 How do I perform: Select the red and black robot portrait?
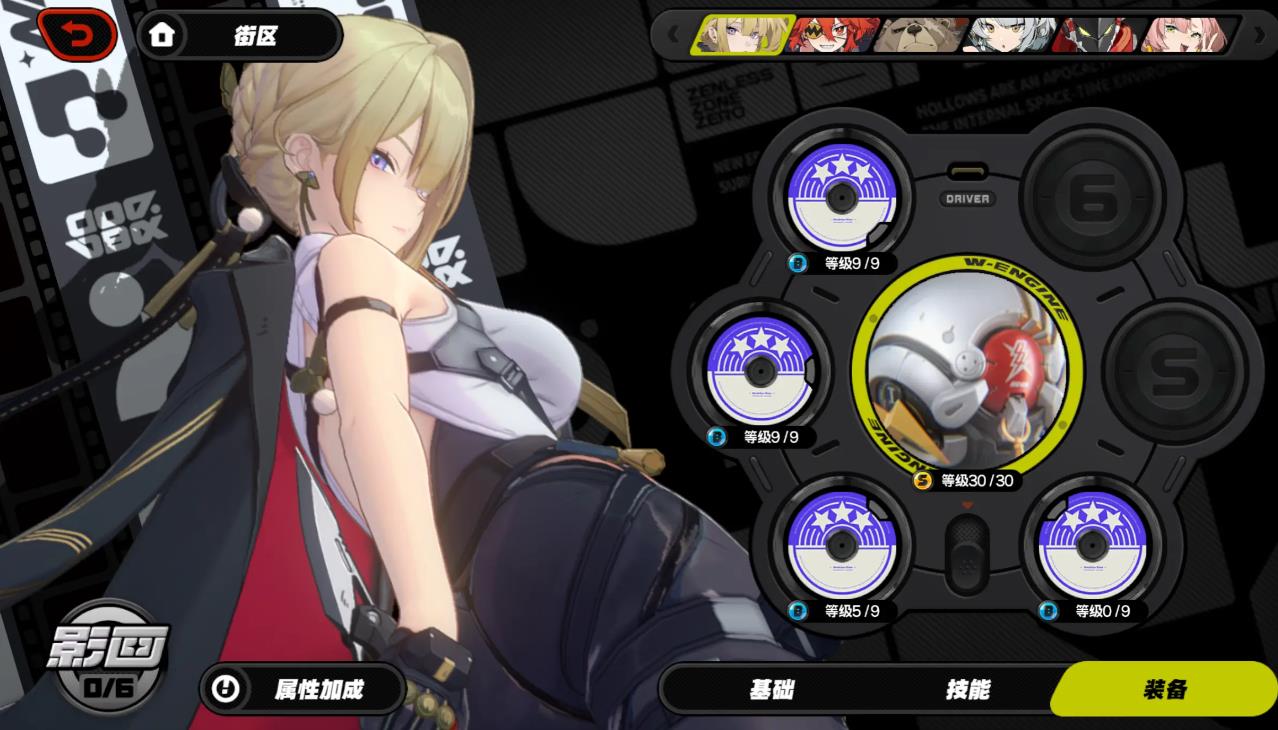coord(1098,36)
